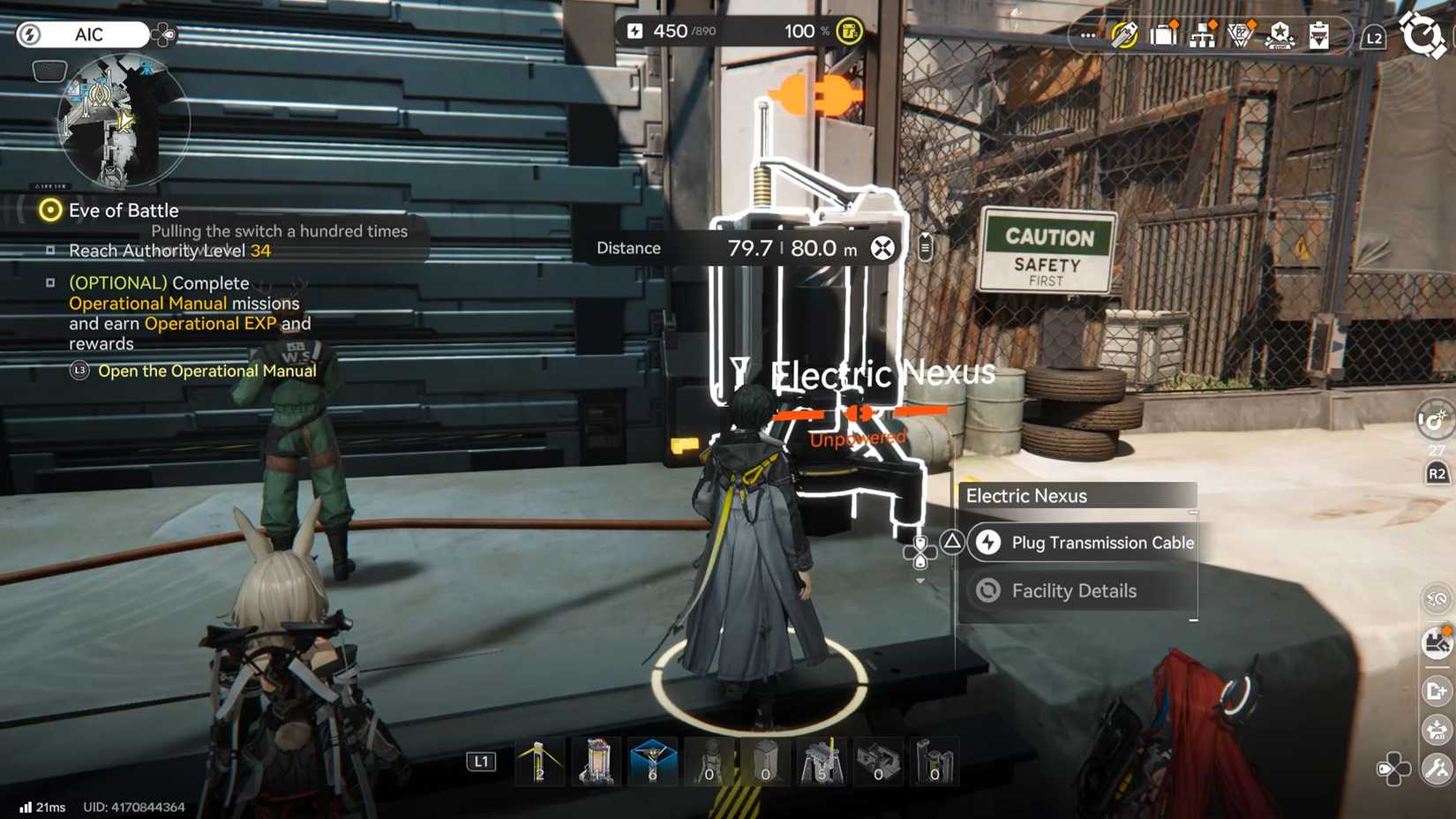The image size is (1456, 819).
Task: Open Facility Details for Electric Nexus
Action: click(1074, 590)
